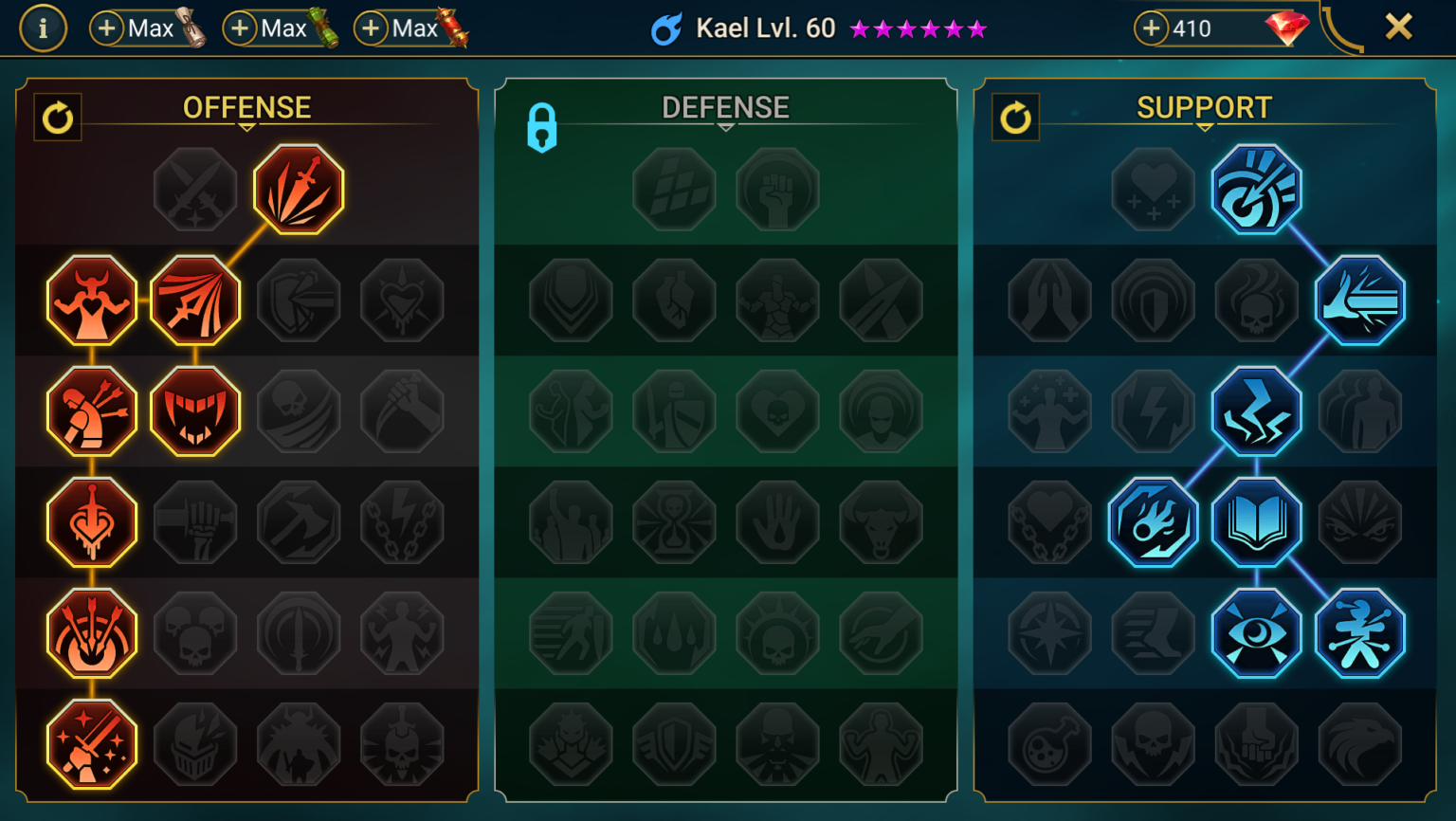1456x821 pixels.
Task: Switch to the Defense mastery tree
Action: coord(725,107)
